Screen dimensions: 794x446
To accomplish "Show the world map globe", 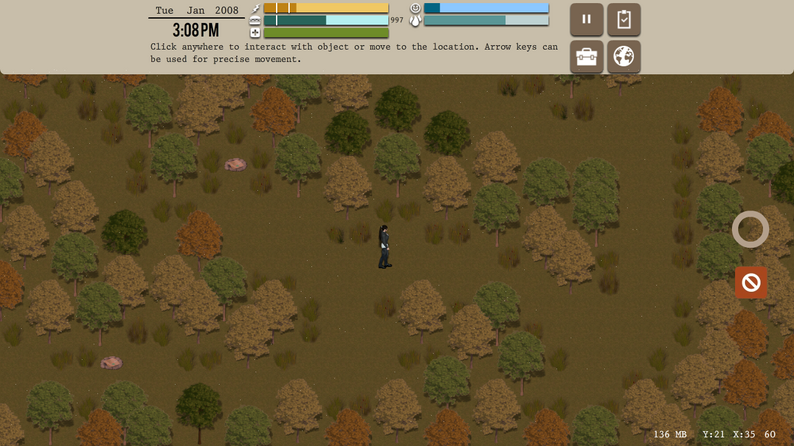I will (x=624, y=57).
